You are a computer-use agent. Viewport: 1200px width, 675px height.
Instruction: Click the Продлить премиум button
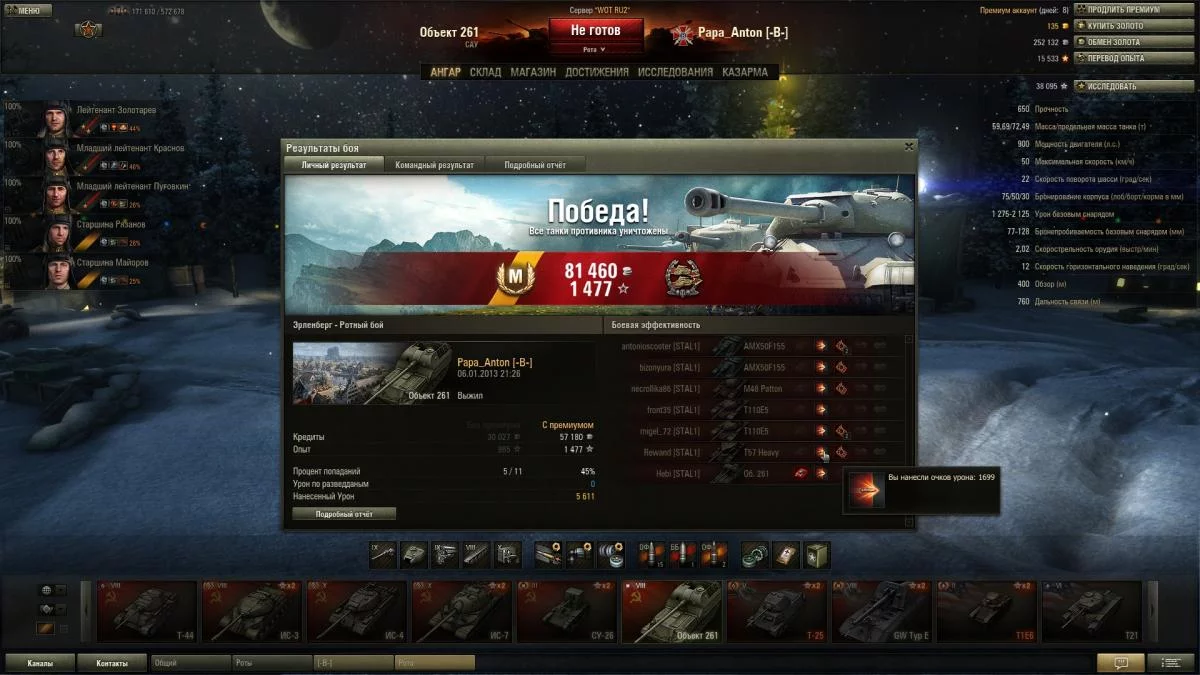[1125, 10]
